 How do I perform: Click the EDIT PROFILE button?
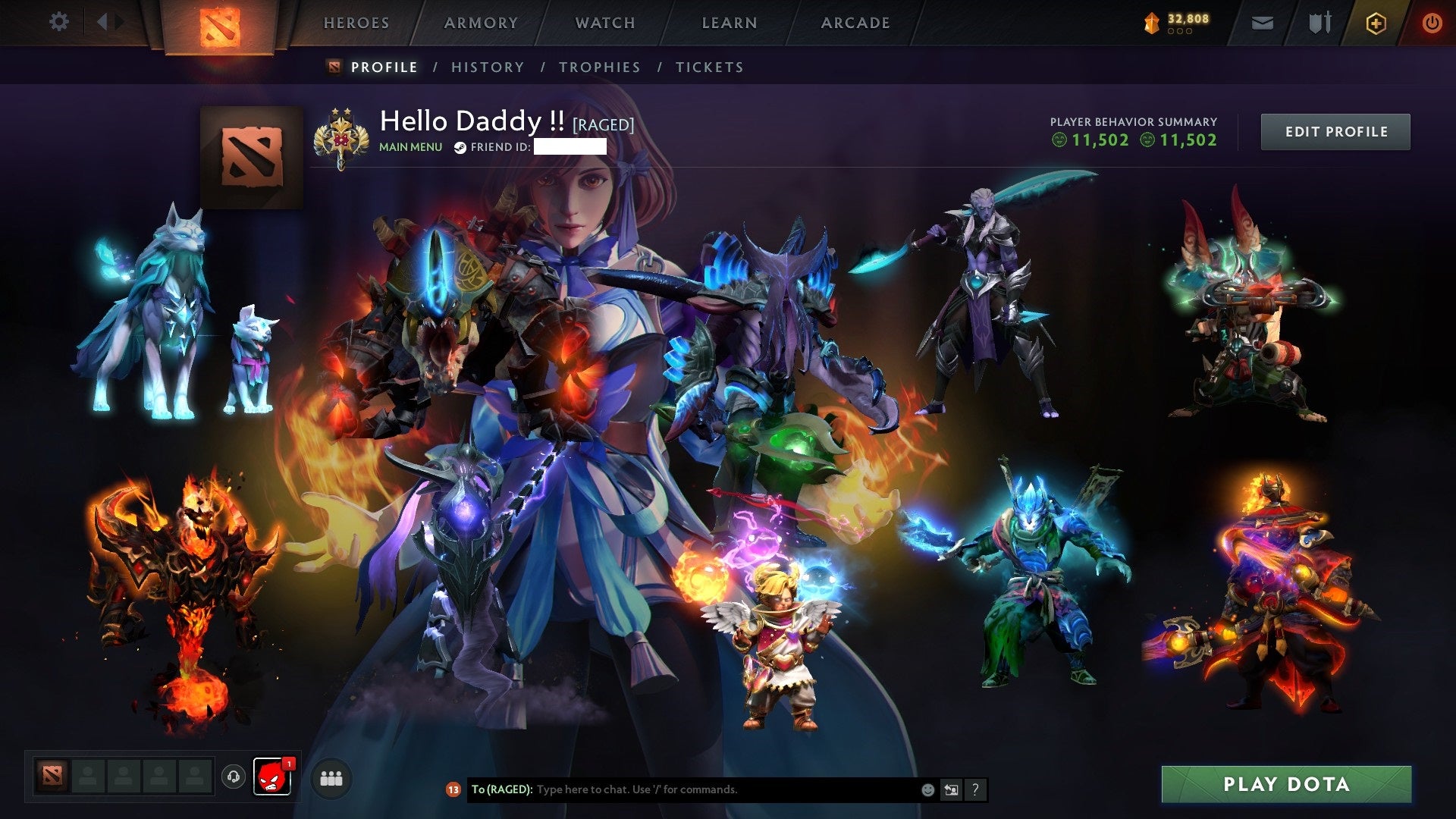click(x=1335, y=131)
